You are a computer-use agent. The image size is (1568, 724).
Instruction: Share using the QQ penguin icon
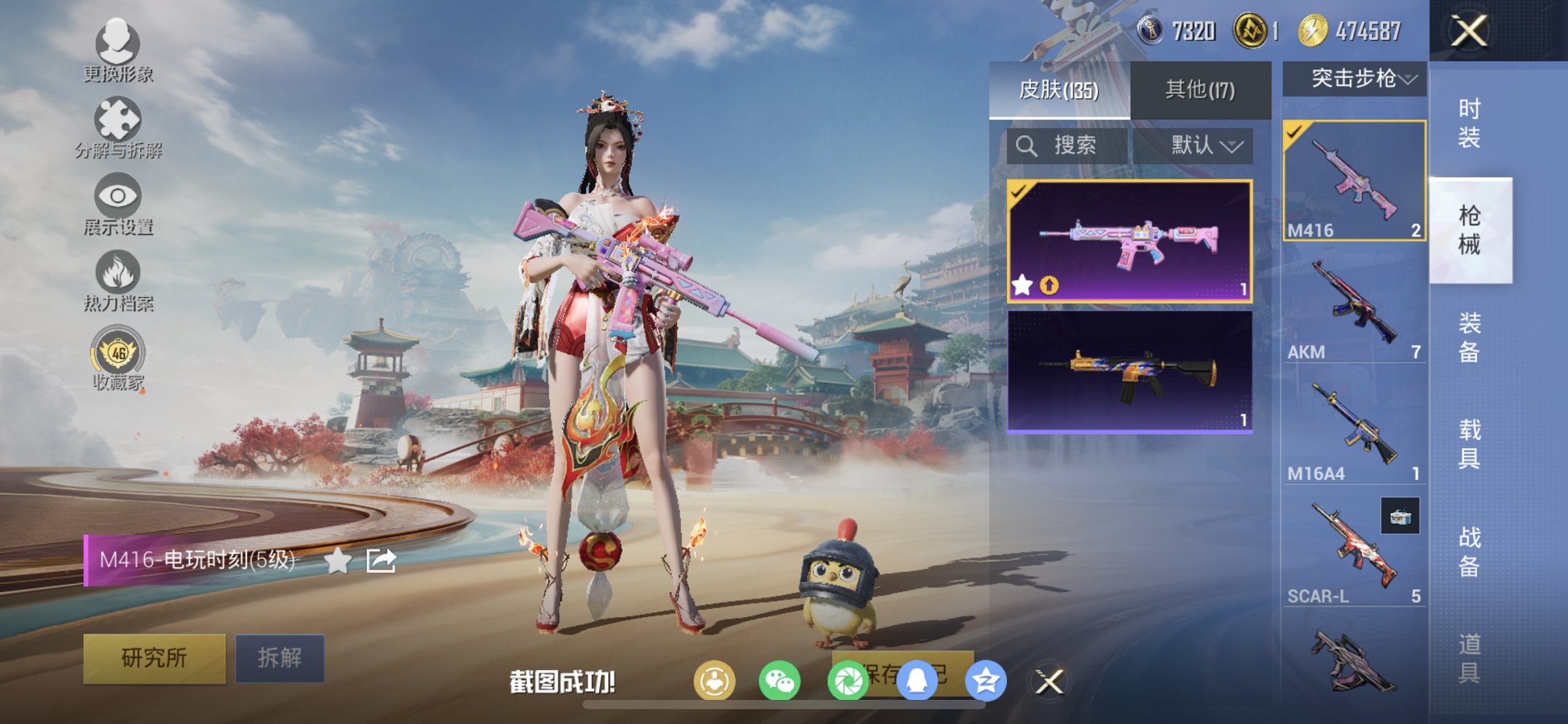coord(917,682)
